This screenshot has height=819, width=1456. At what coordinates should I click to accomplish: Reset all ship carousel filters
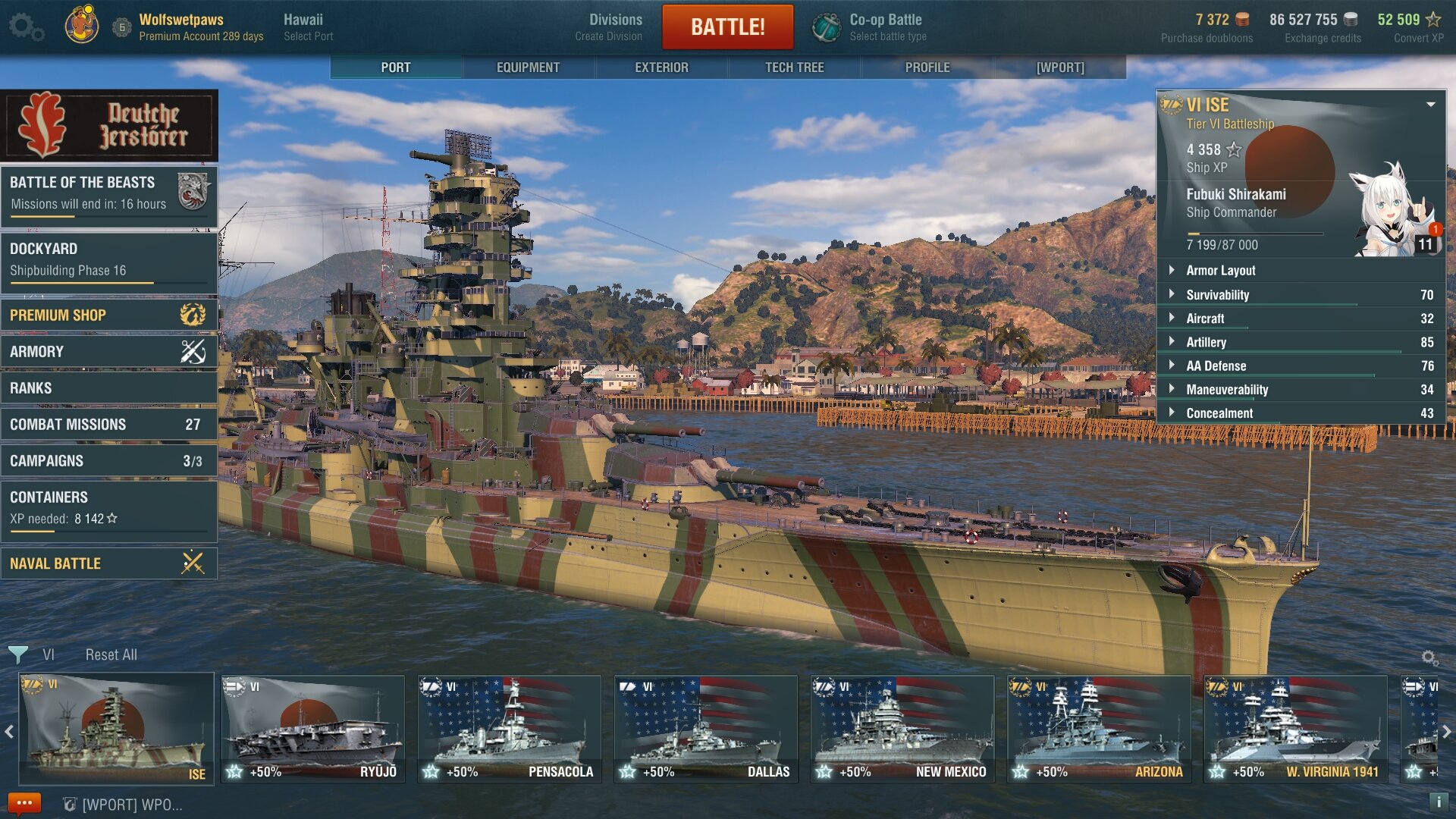[x=111, y=654]
